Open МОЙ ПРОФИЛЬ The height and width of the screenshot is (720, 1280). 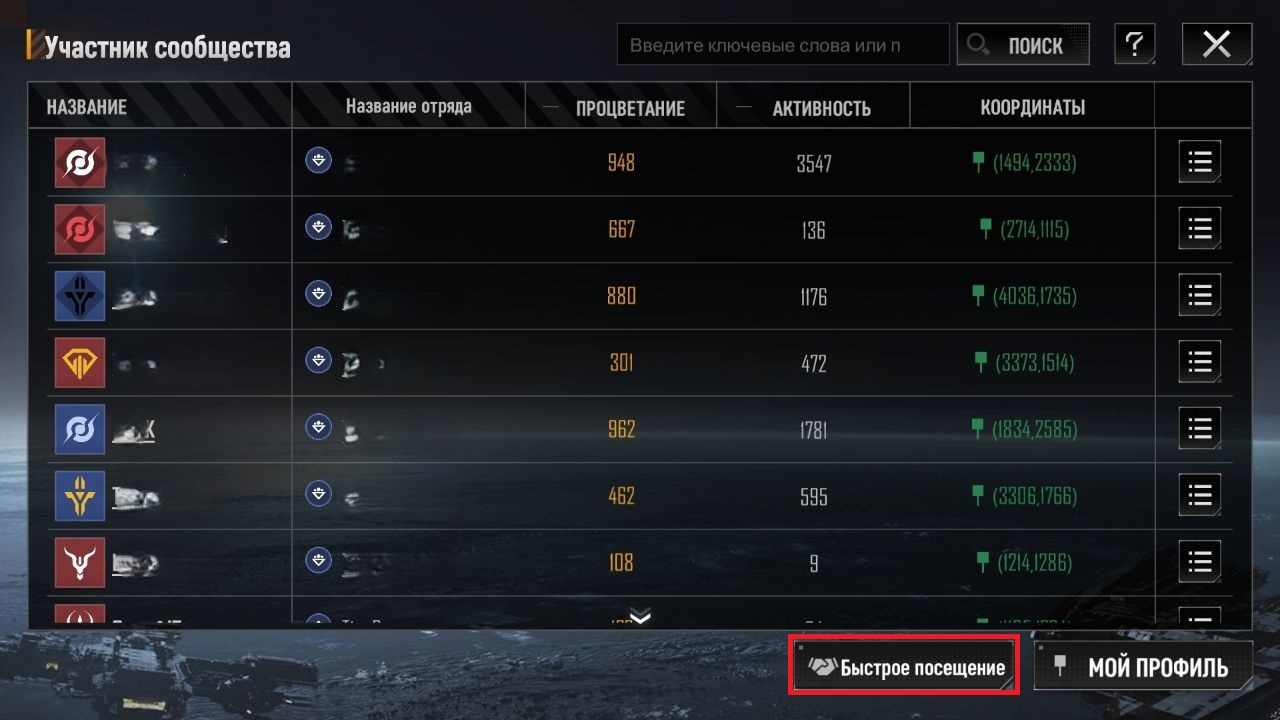pyautogui.click(x=1143, y=666)
